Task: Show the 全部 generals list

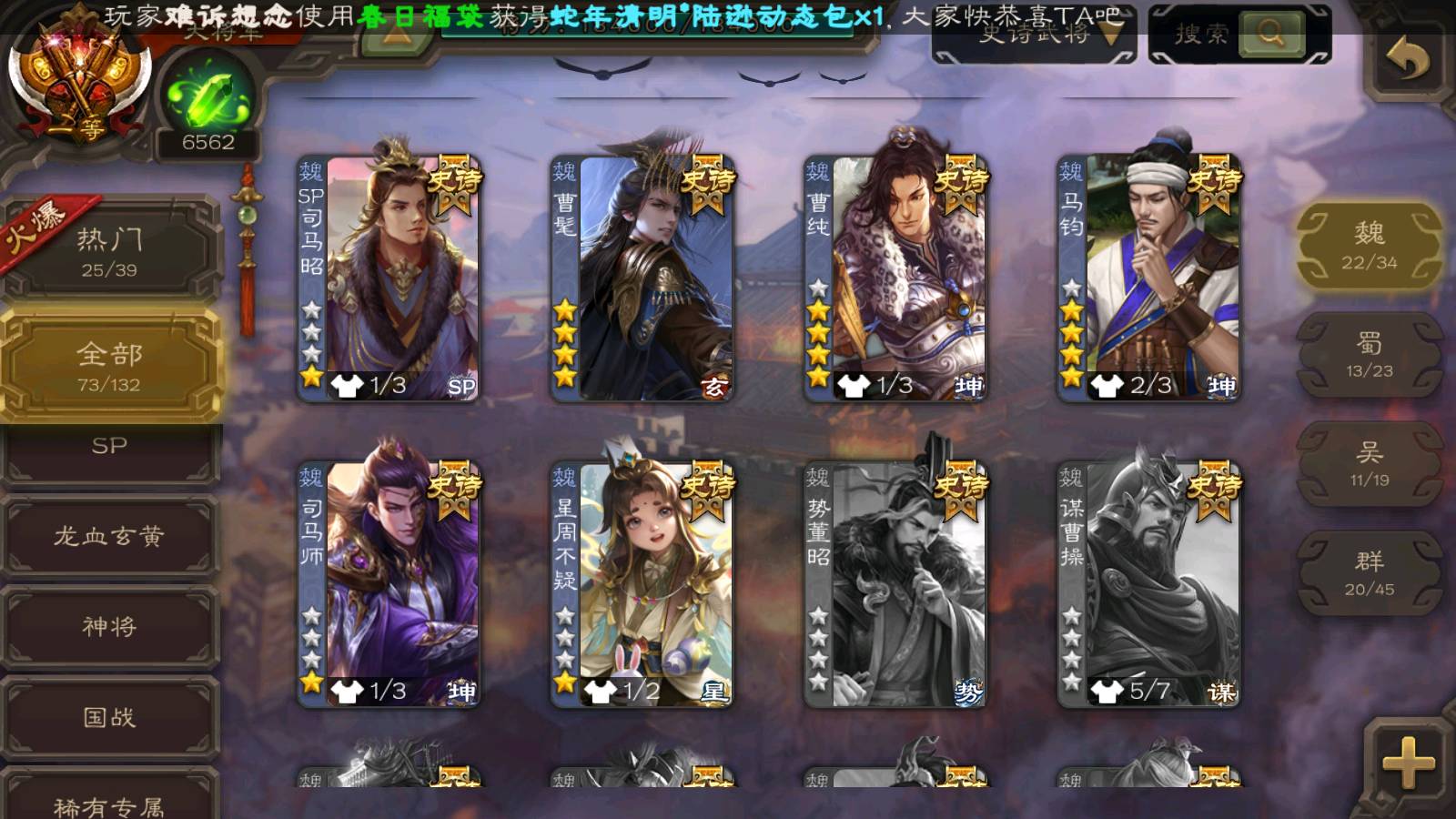Action: point(109,366)
